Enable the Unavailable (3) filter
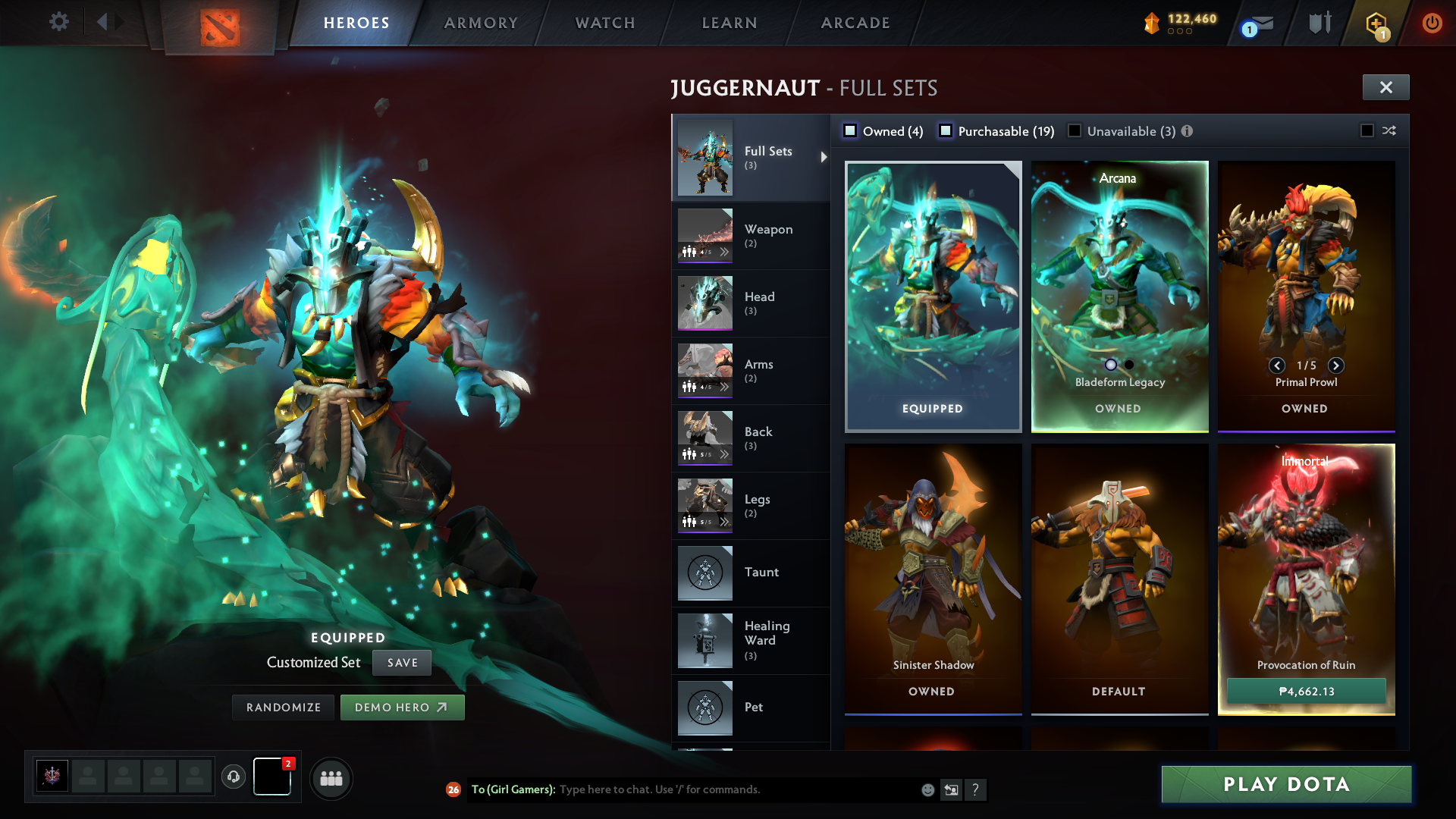The image size is (1456, 819). click(x=1075, y=130)
